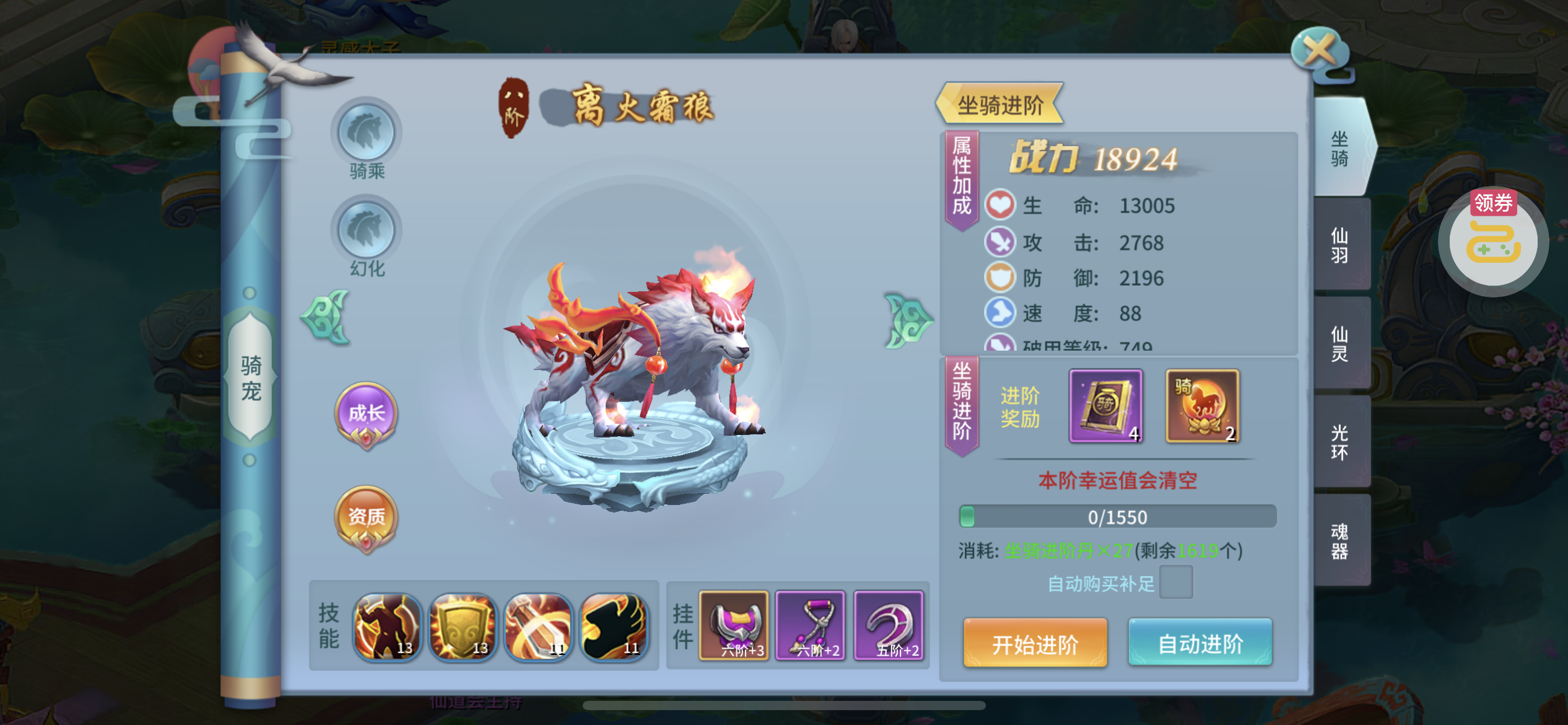Select the 坐骑 tab
Viewport: 1568px width, 725px height.
click(1340, 148)
